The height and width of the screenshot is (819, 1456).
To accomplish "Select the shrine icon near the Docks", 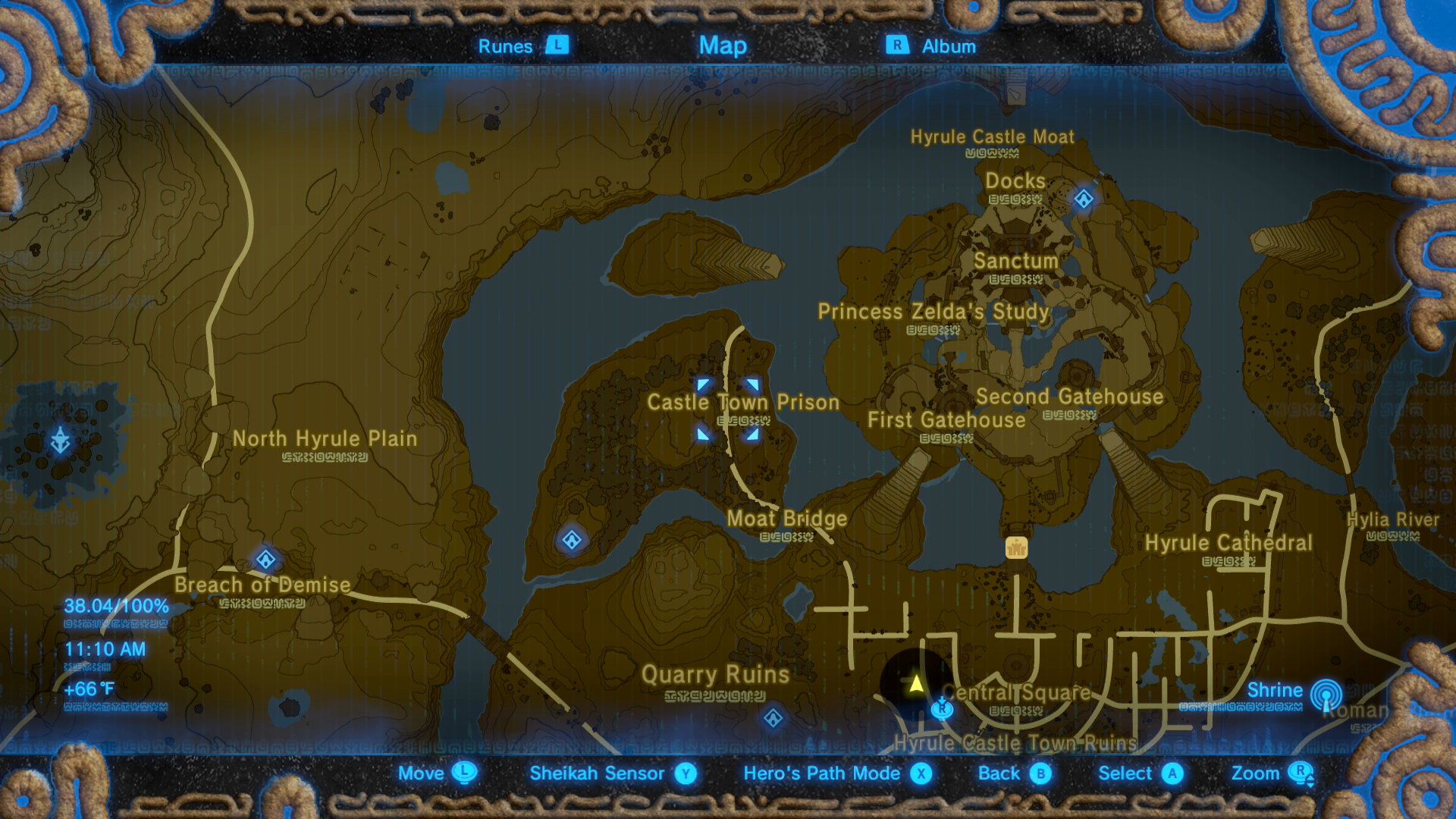I will point(1083,199).
